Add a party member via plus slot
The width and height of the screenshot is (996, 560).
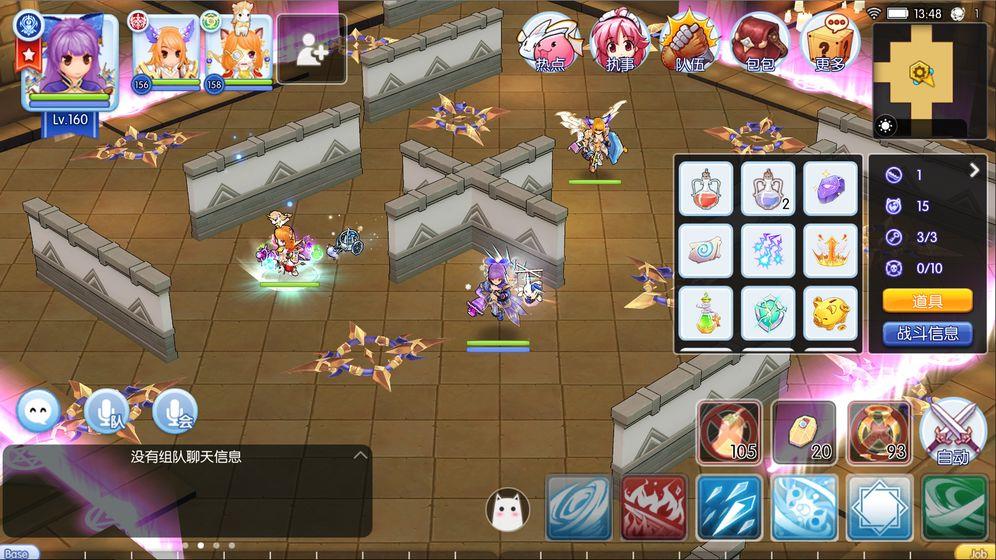pos(311,49)
